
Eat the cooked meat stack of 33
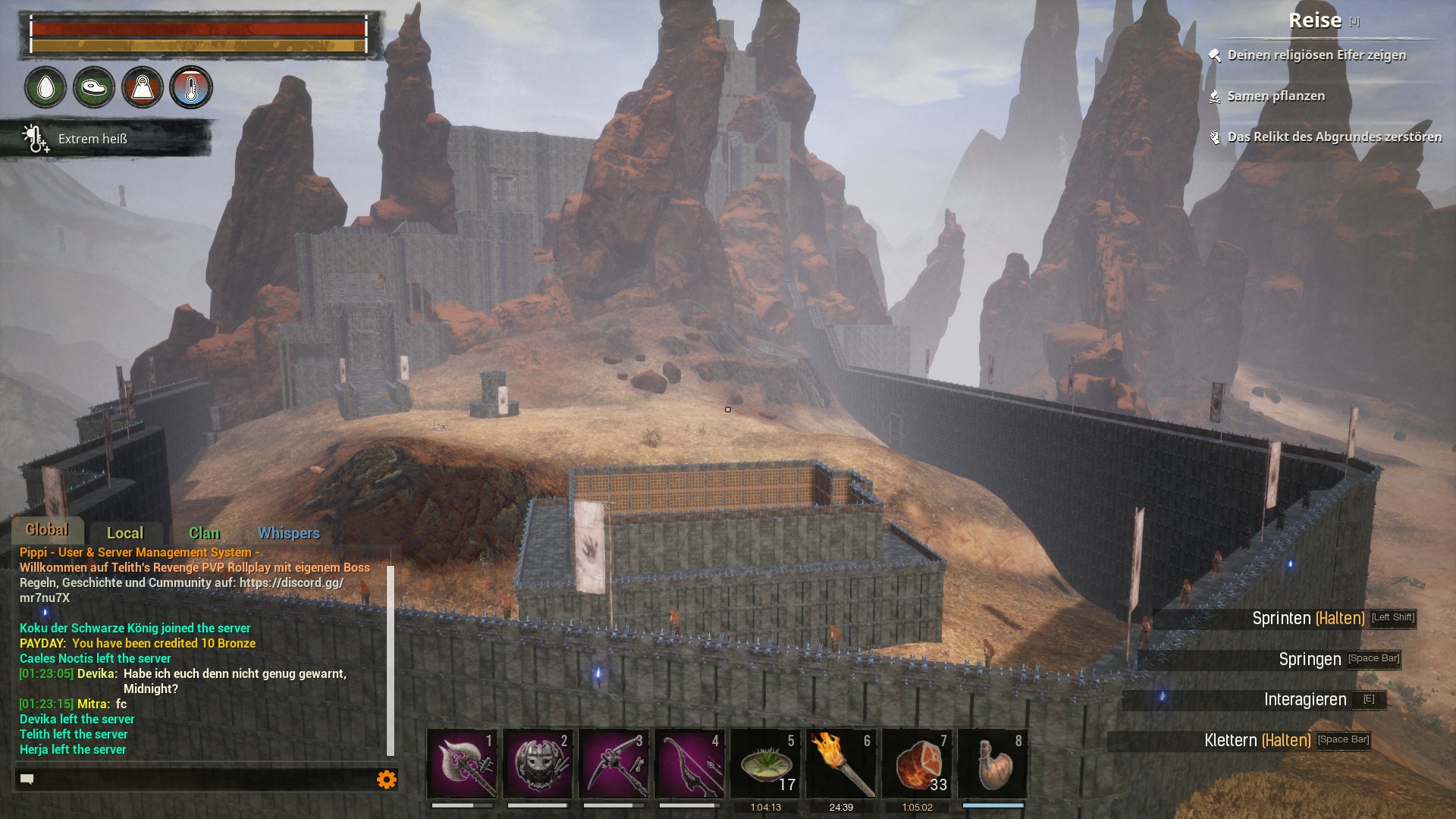[x=917, y=764]
